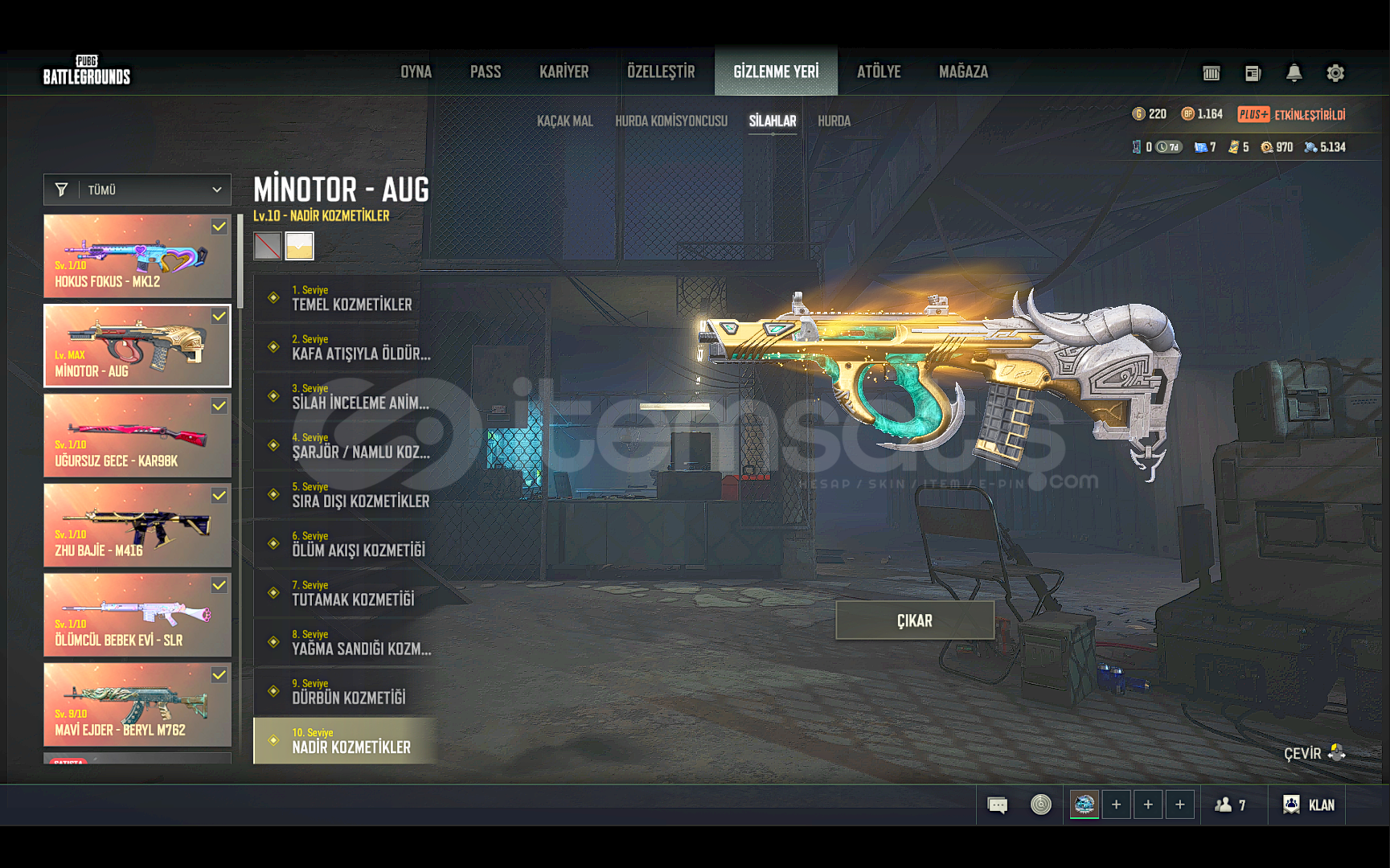This screenshot has height=868, width=1390.
Task: Open the OYNA menu
Action: [416, 72]
